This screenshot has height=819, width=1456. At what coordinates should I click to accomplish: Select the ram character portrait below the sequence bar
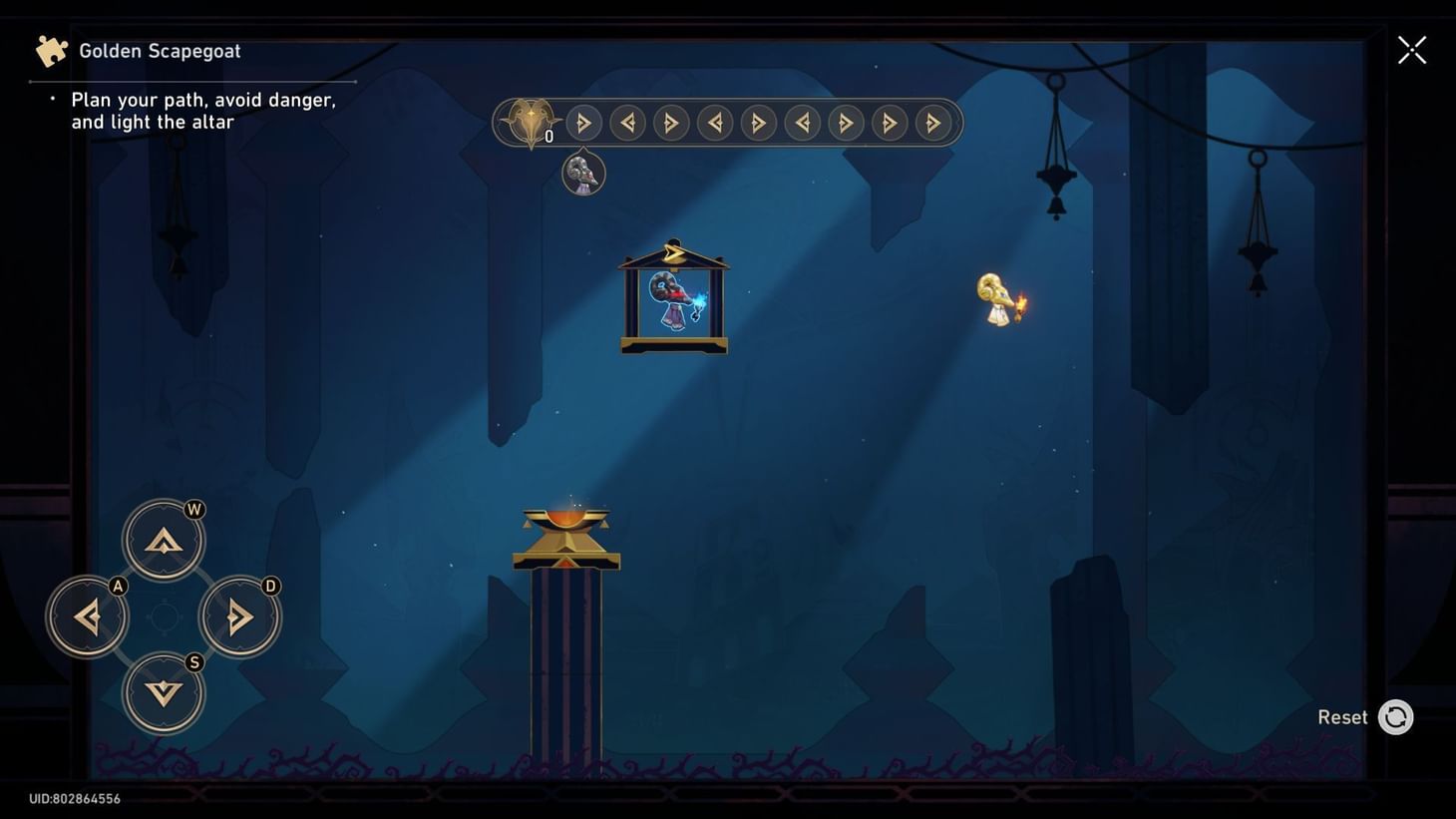click(x=583, y=173)
